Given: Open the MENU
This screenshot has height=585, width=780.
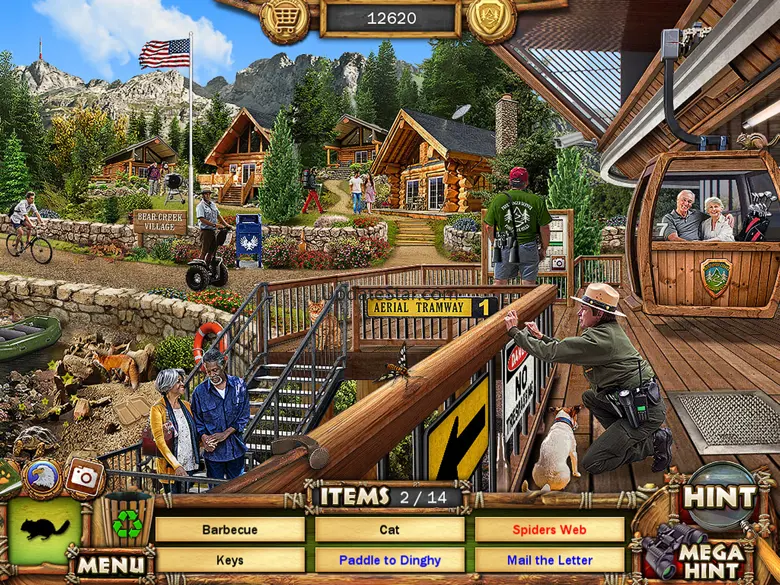Looking at the screenshot, I should pos(111,565).
